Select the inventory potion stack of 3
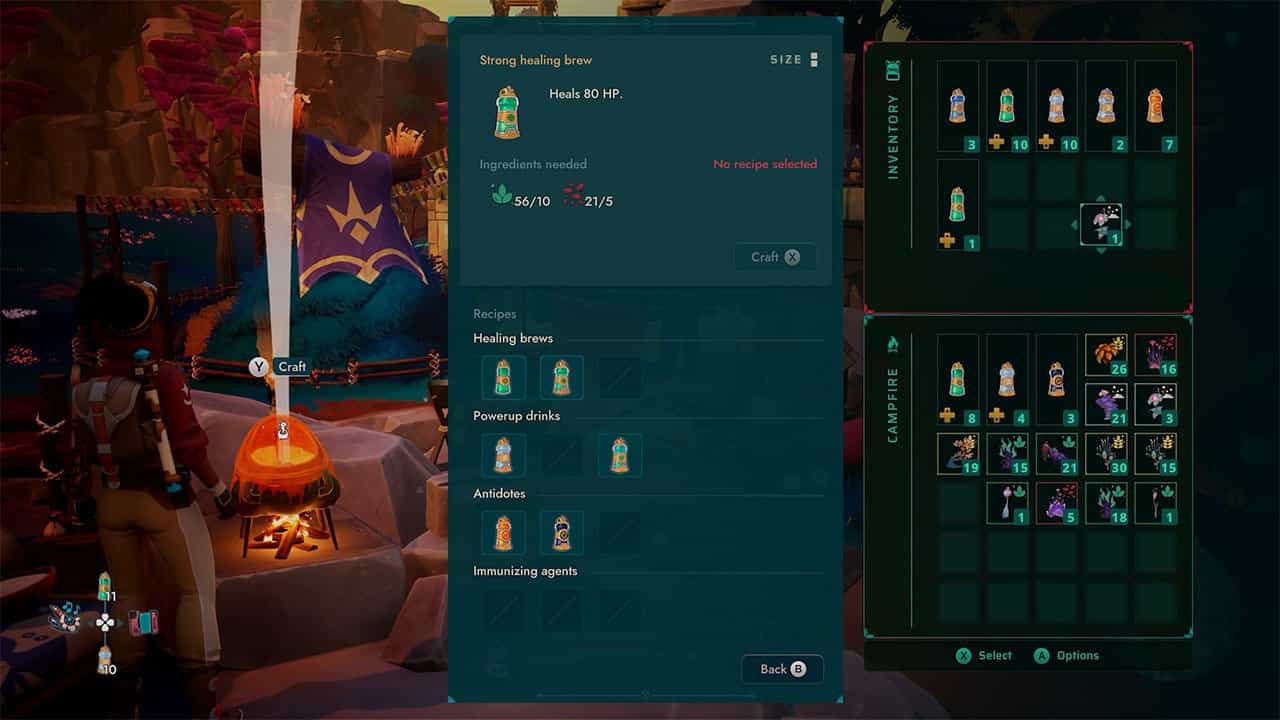Screen dimensions: 1280x720 tap(958, 106)
